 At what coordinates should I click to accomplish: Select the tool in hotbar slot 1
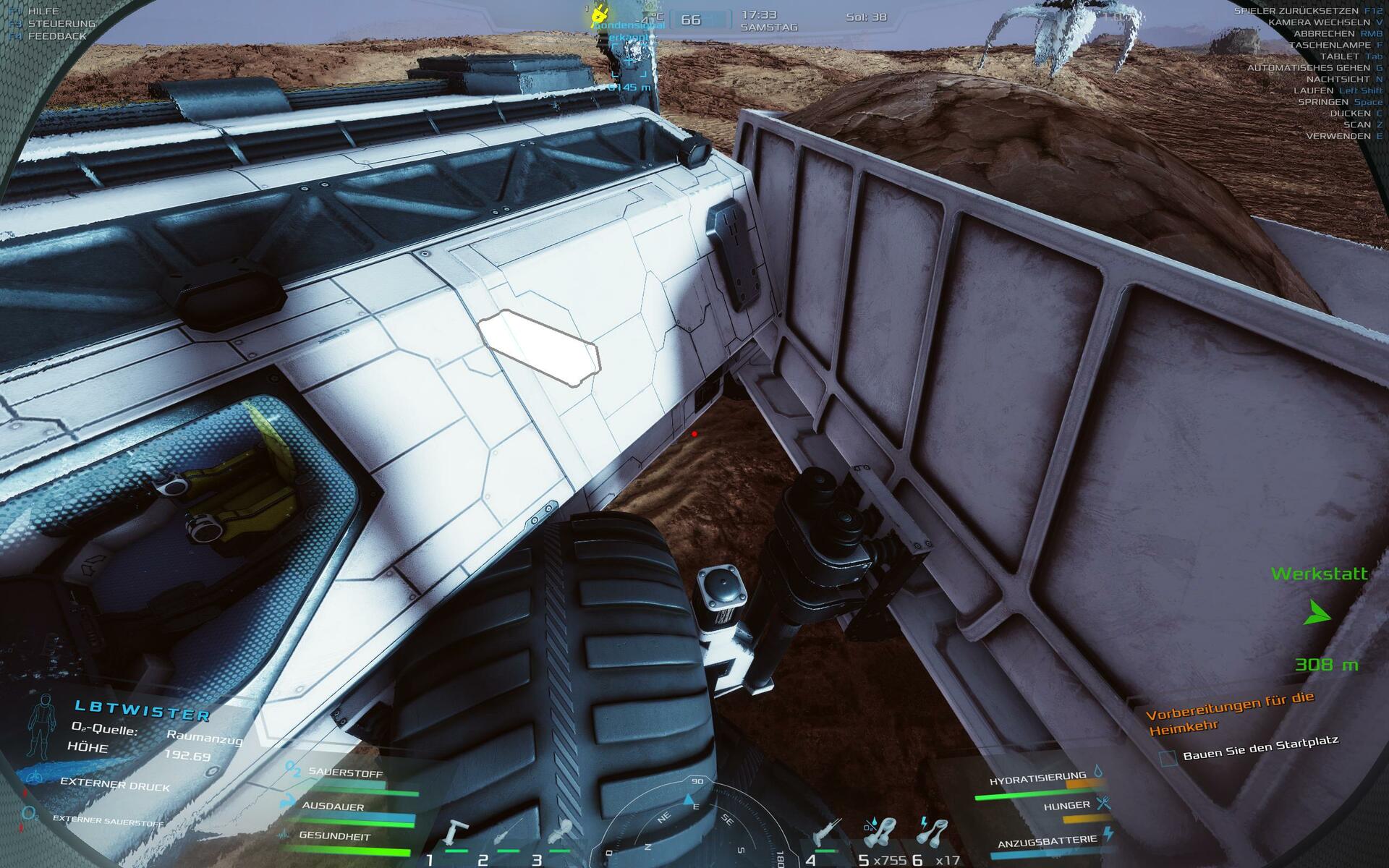pyautogui.click(x=456, y=833)
